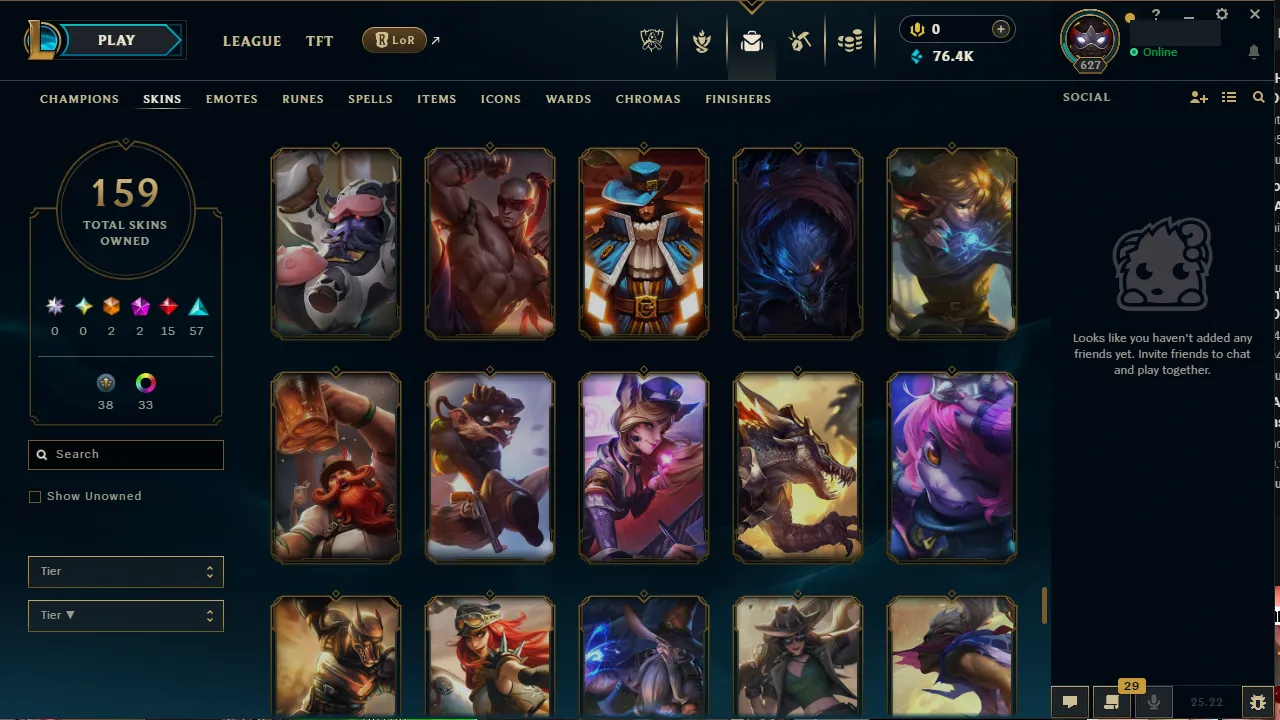Click the notifications bell icon

click(x=1254, y=52)
